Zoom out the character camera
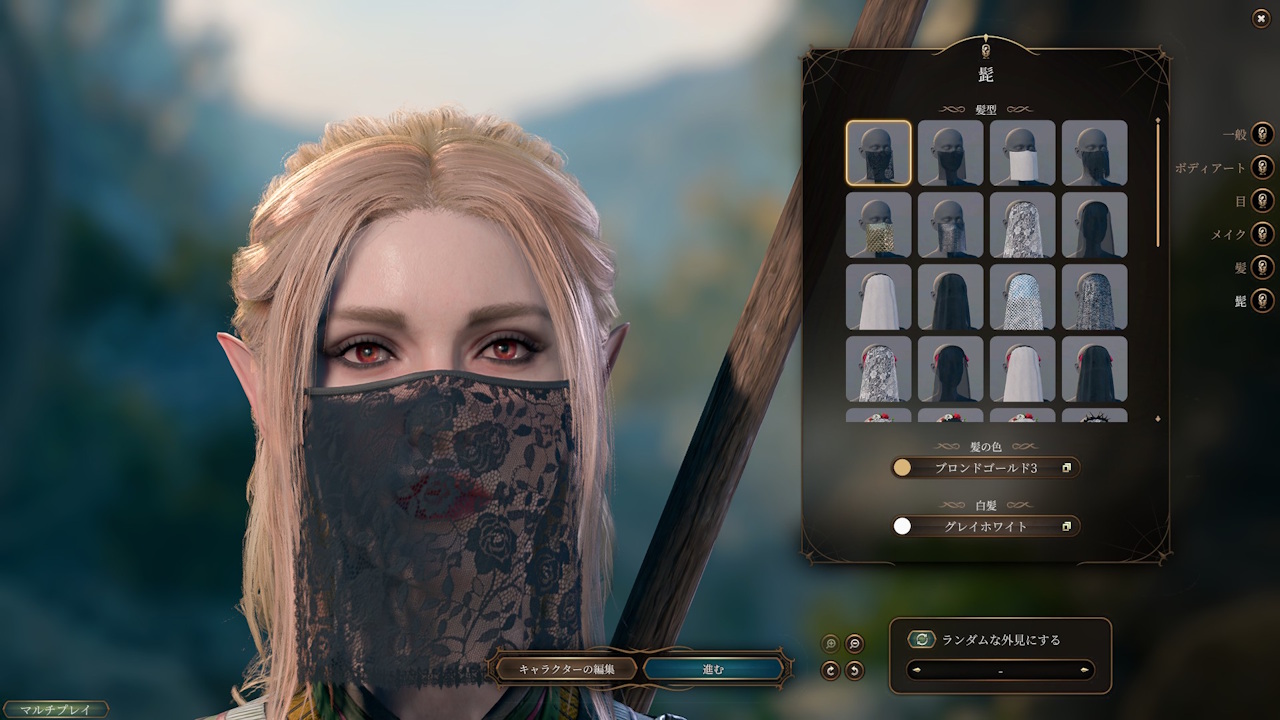 pyautogui.click(x=855, y=644)
